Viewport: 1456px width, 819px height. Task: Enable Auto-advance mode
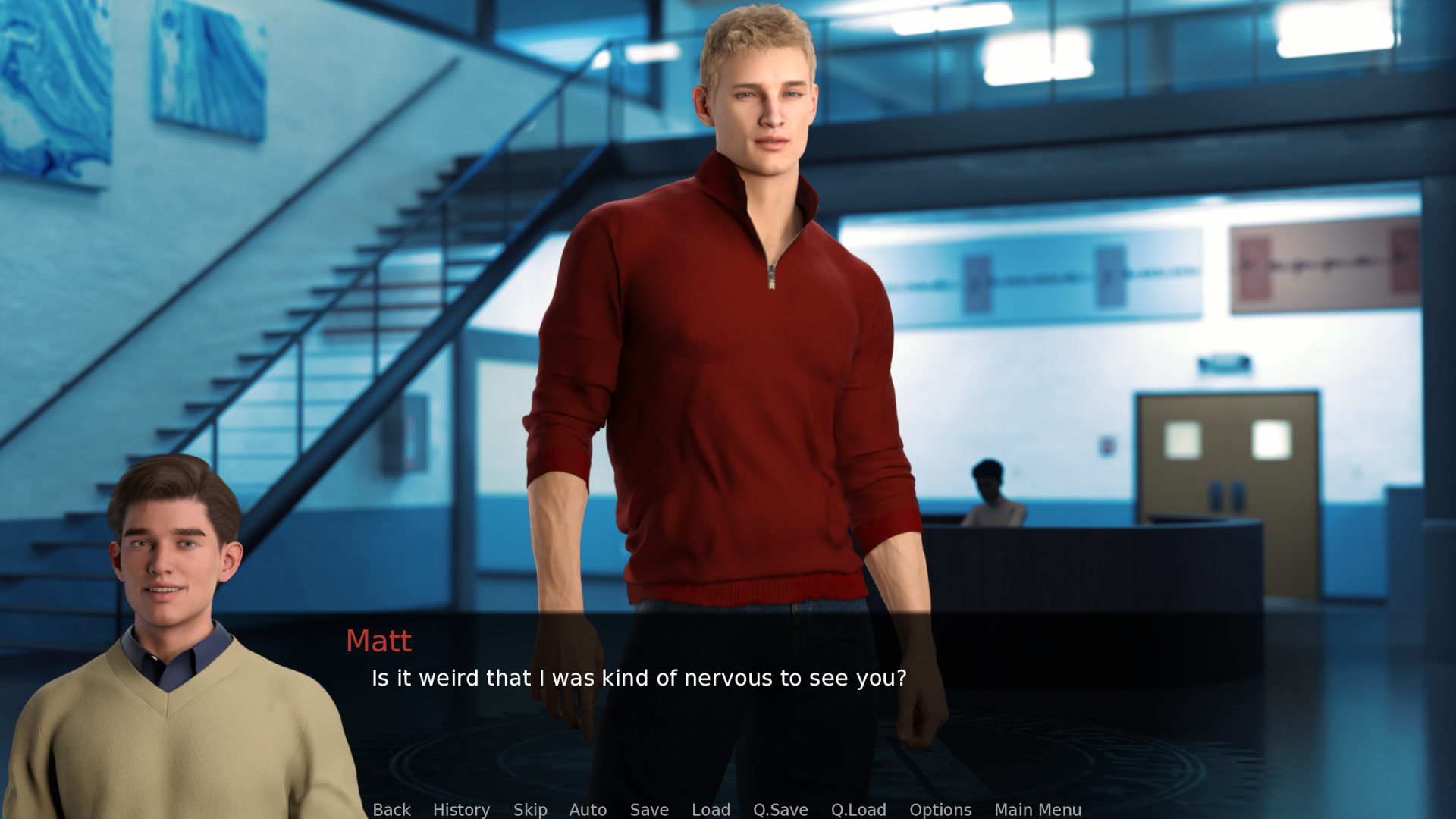tap(588, 810)
